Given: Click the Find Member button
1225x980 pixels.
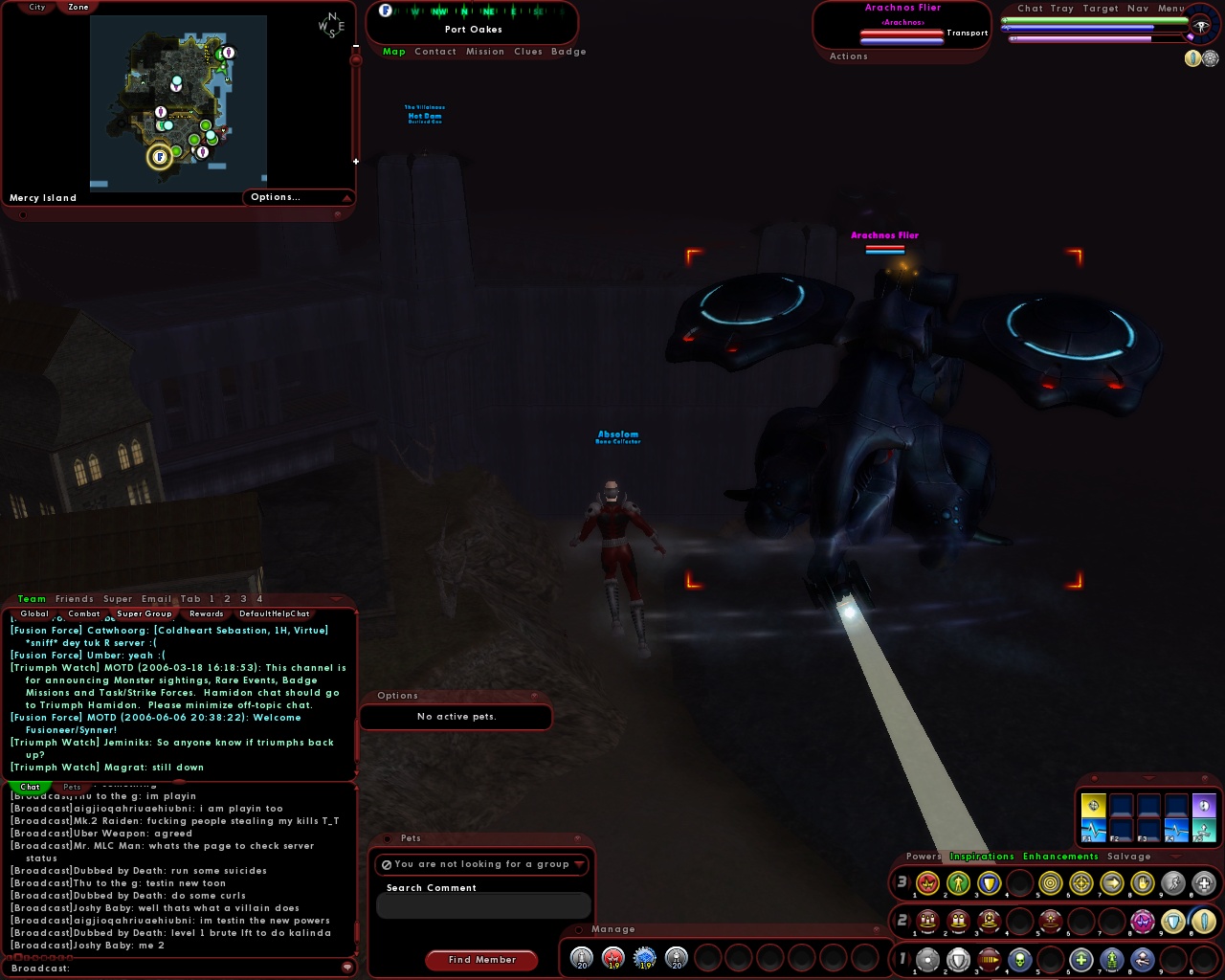Looking at the screenshot, I should tap(481, 960).
